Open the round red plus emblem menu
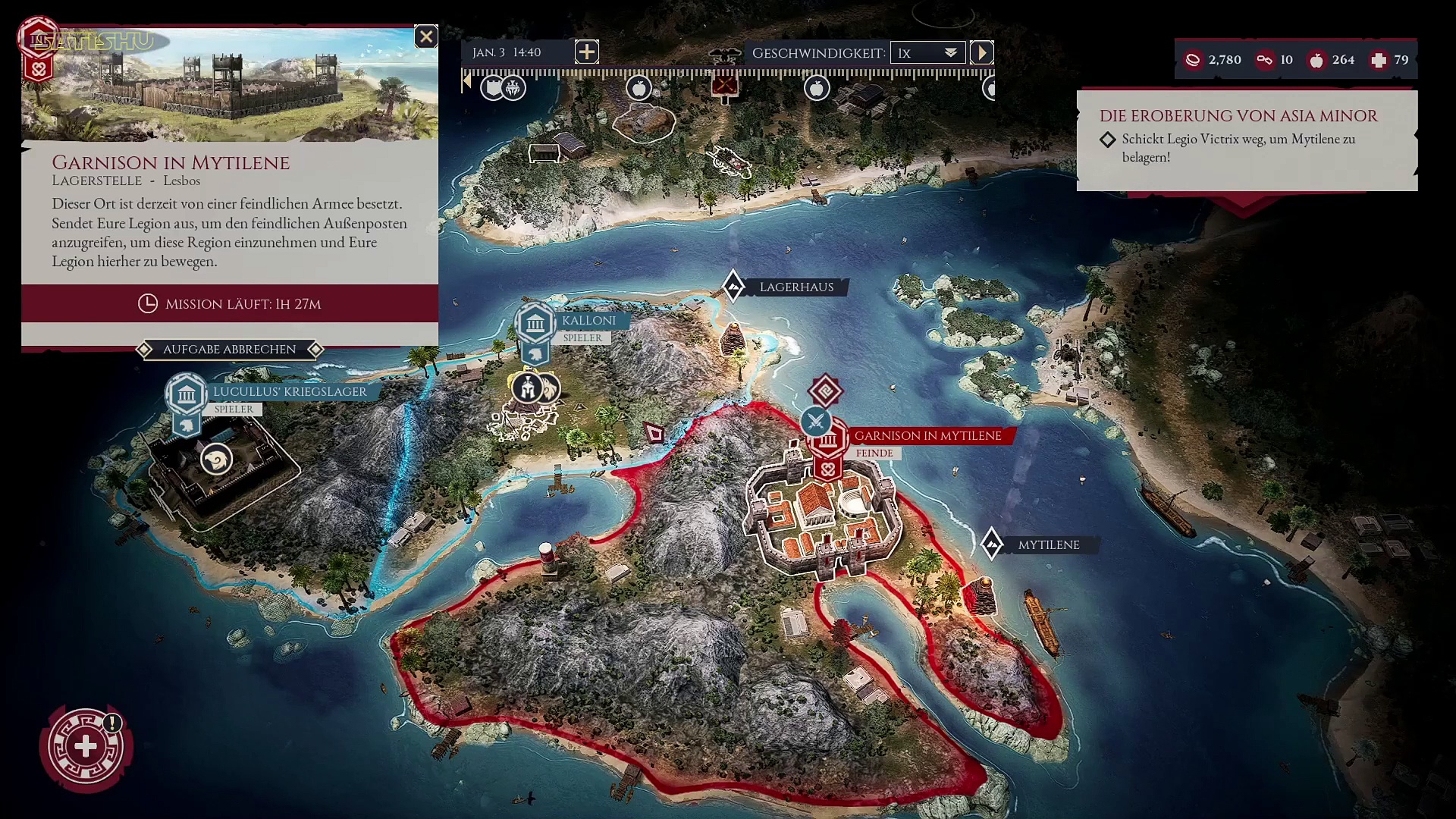Image resolution: width=1456 pixels, height=819 pixels. (86, 747)
